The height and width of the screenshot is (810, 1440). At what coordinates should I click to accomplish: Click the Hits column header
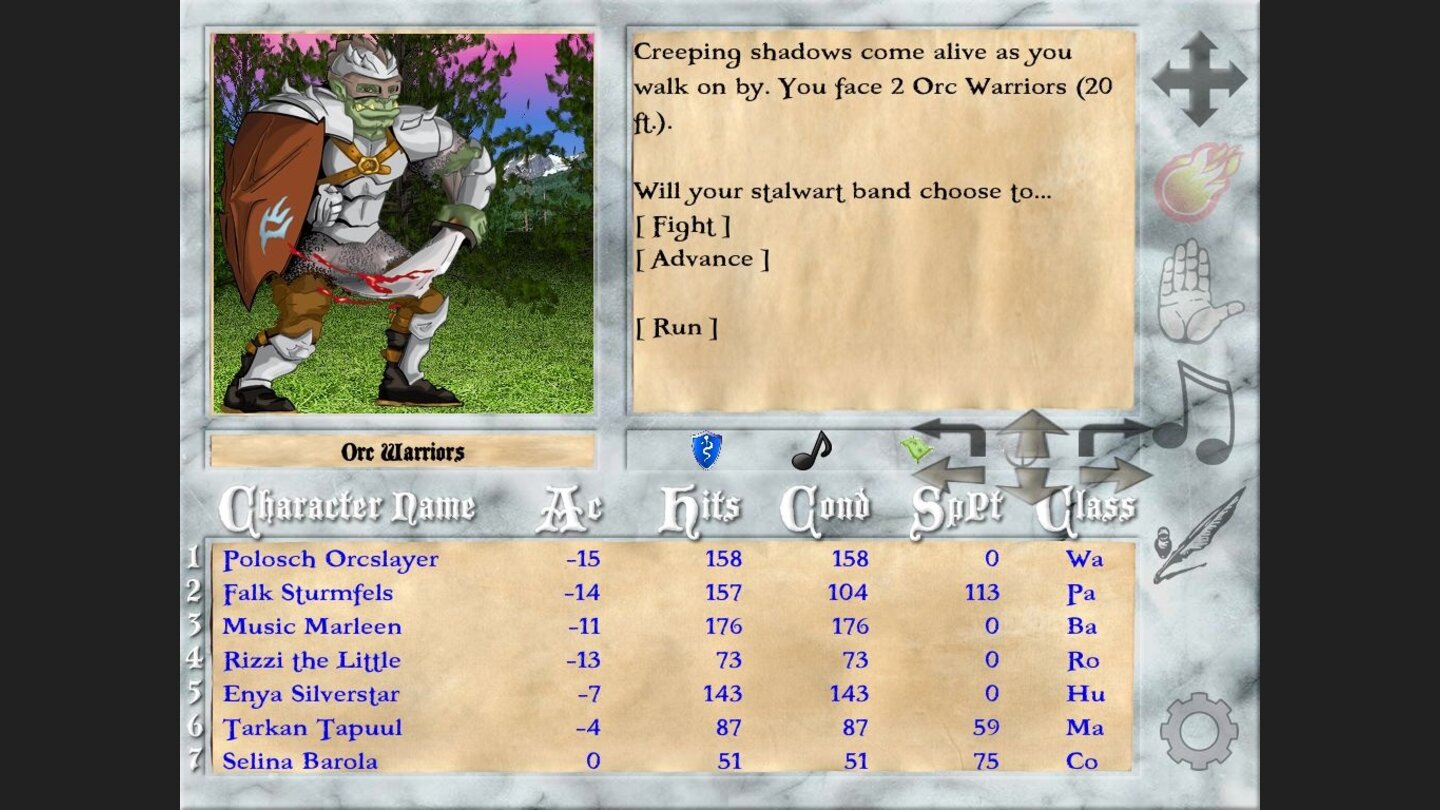click(702, 507)
